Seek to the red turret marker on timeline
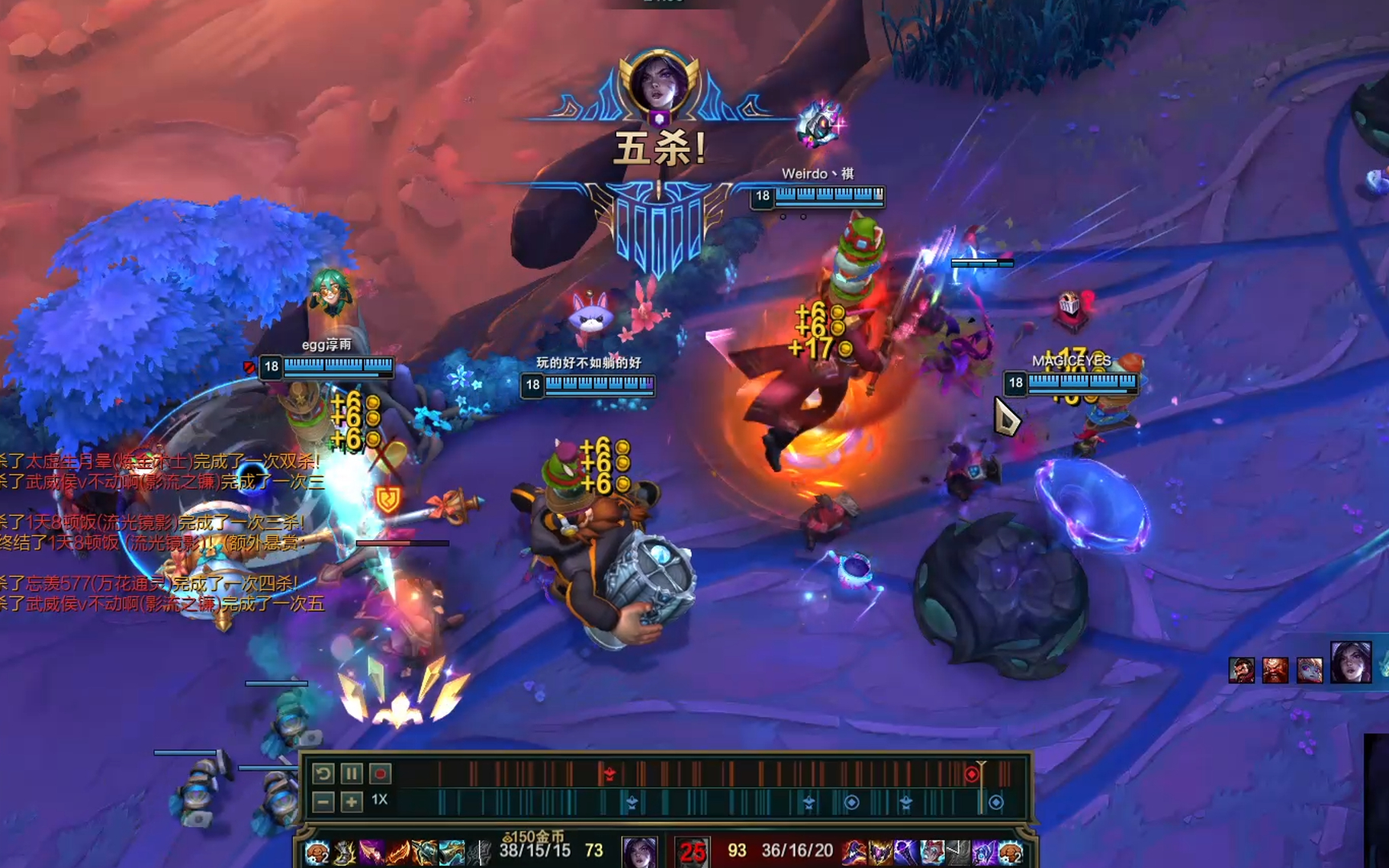This screenshot has height=868, width=1389. 609,774
